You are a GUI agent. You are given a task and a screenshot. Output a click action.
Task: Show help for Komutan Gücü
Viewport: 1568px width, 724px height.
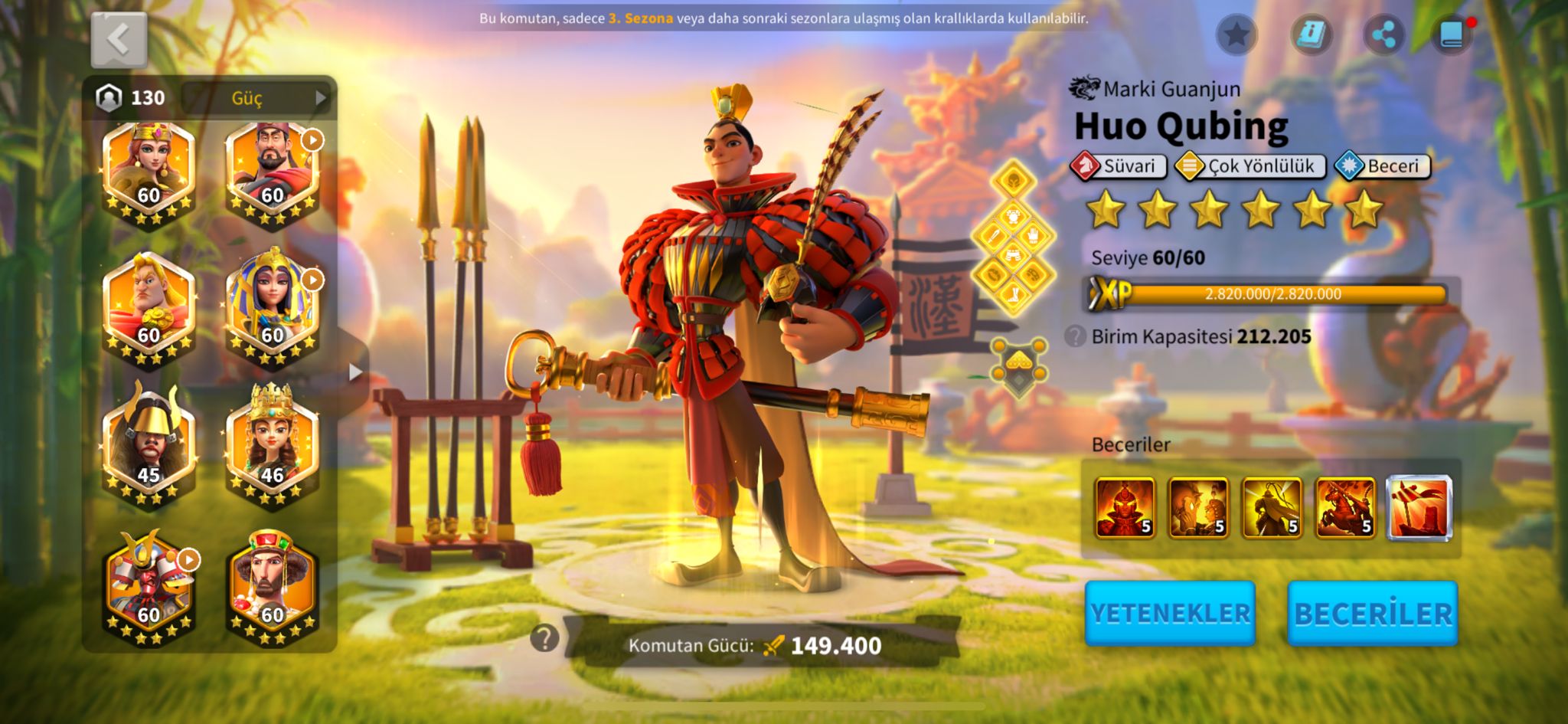(x=544, y=637)
